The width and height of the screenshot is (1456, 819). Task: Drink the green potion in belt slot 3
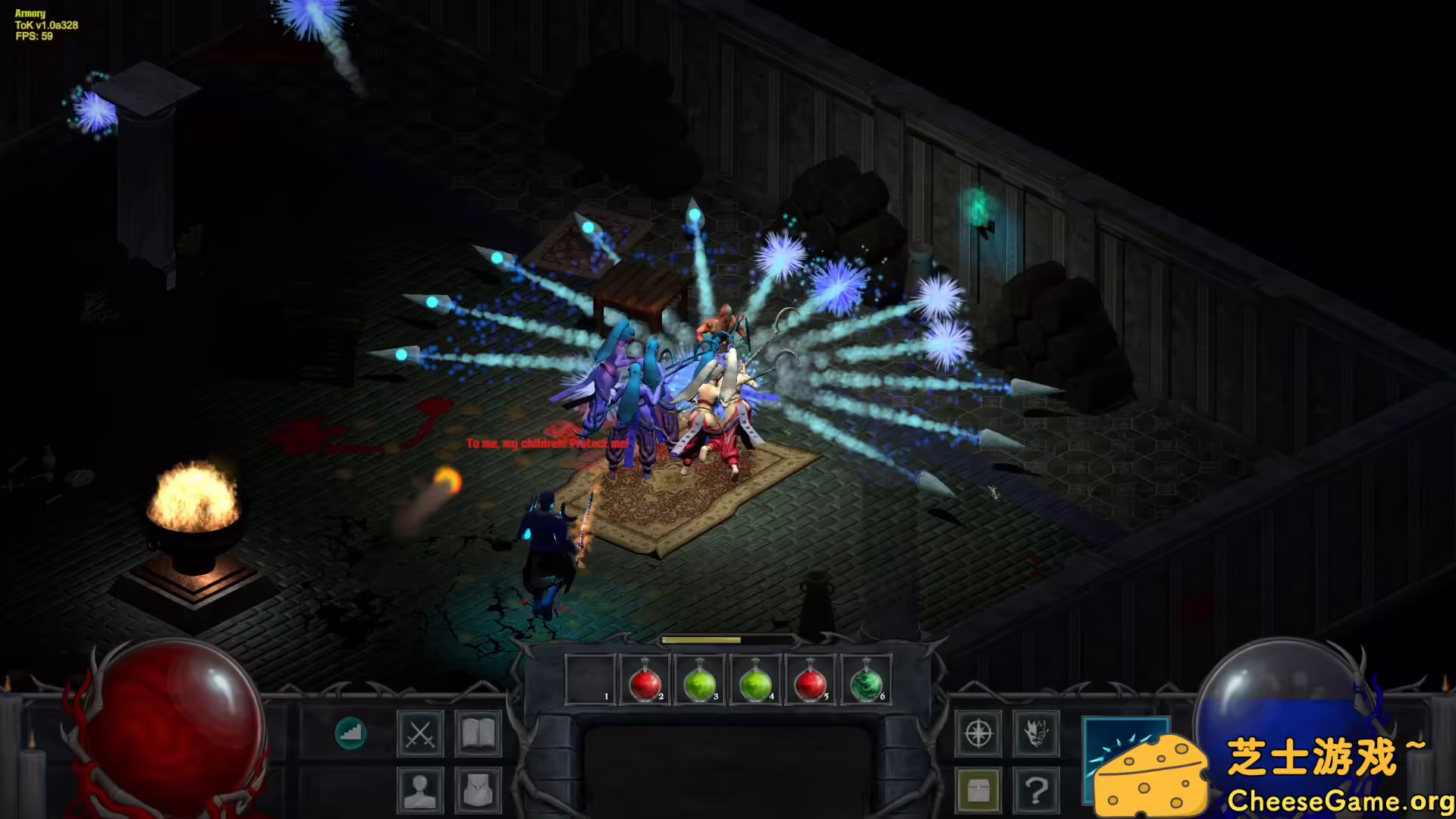(x=699, y=679)
